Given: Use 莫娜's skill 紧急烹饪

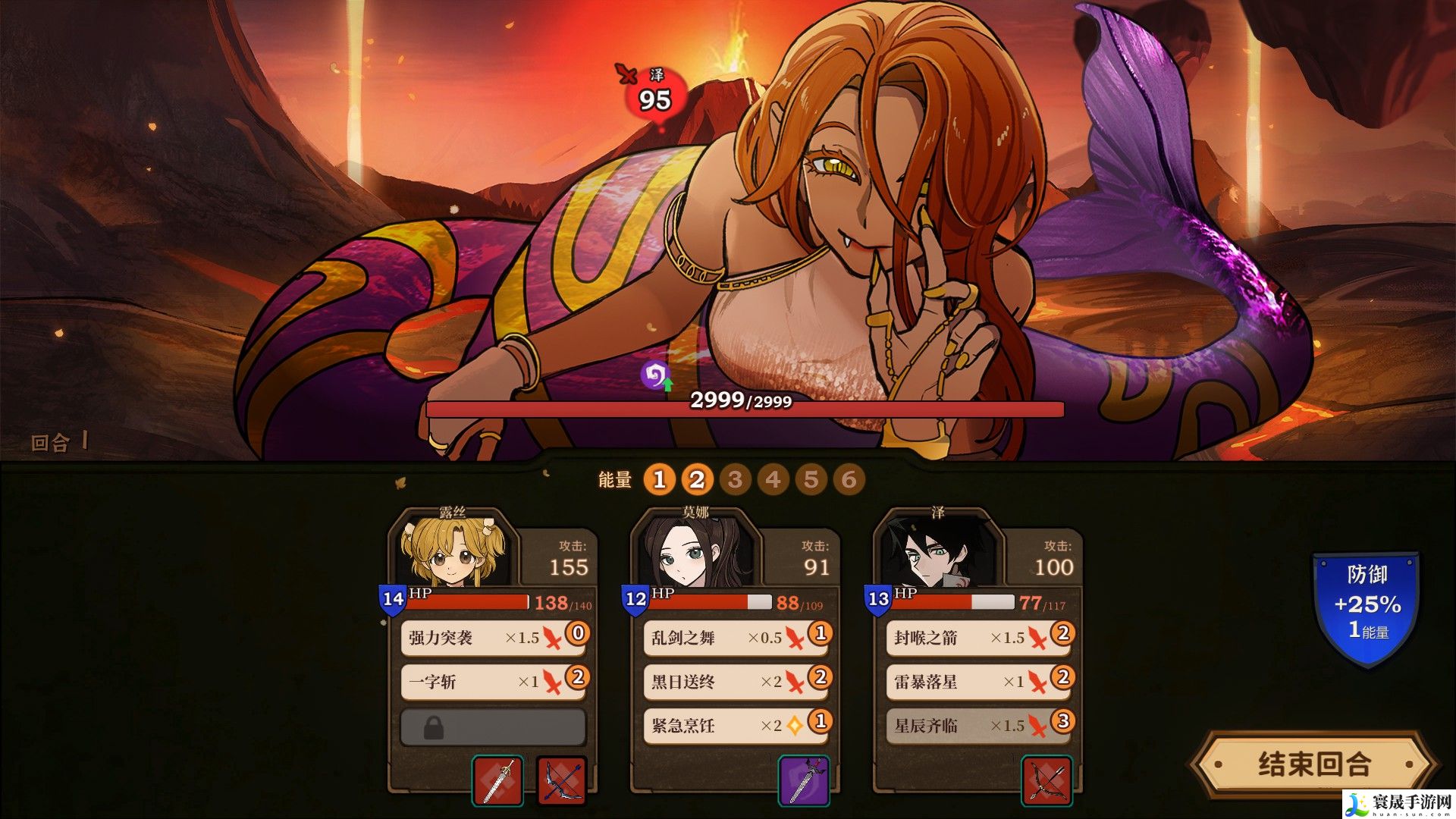Looking at the screenshot, I should tap(736, 726).
